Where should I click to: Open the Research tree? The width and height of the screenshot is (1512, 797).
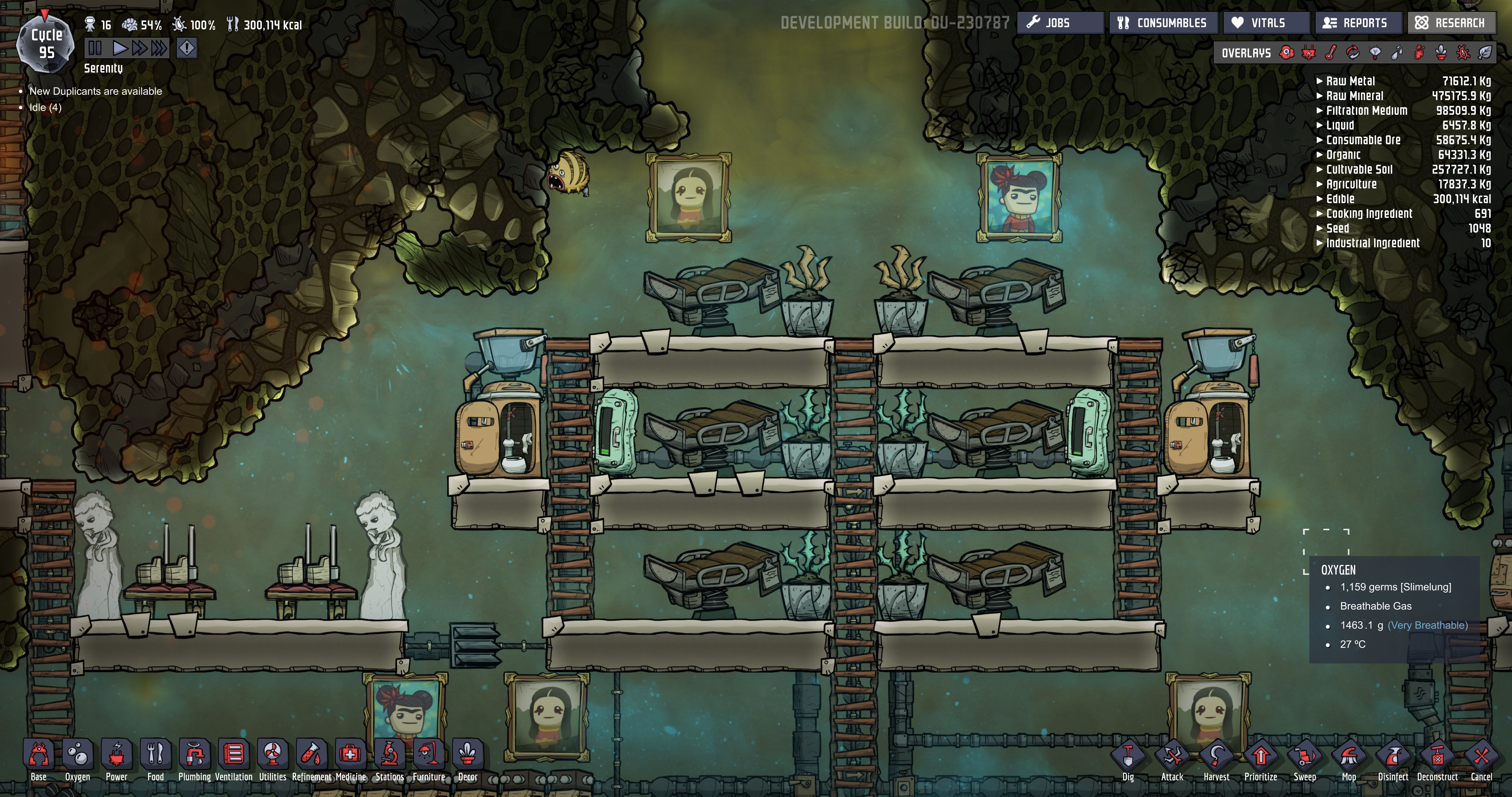coord(1450,23)
